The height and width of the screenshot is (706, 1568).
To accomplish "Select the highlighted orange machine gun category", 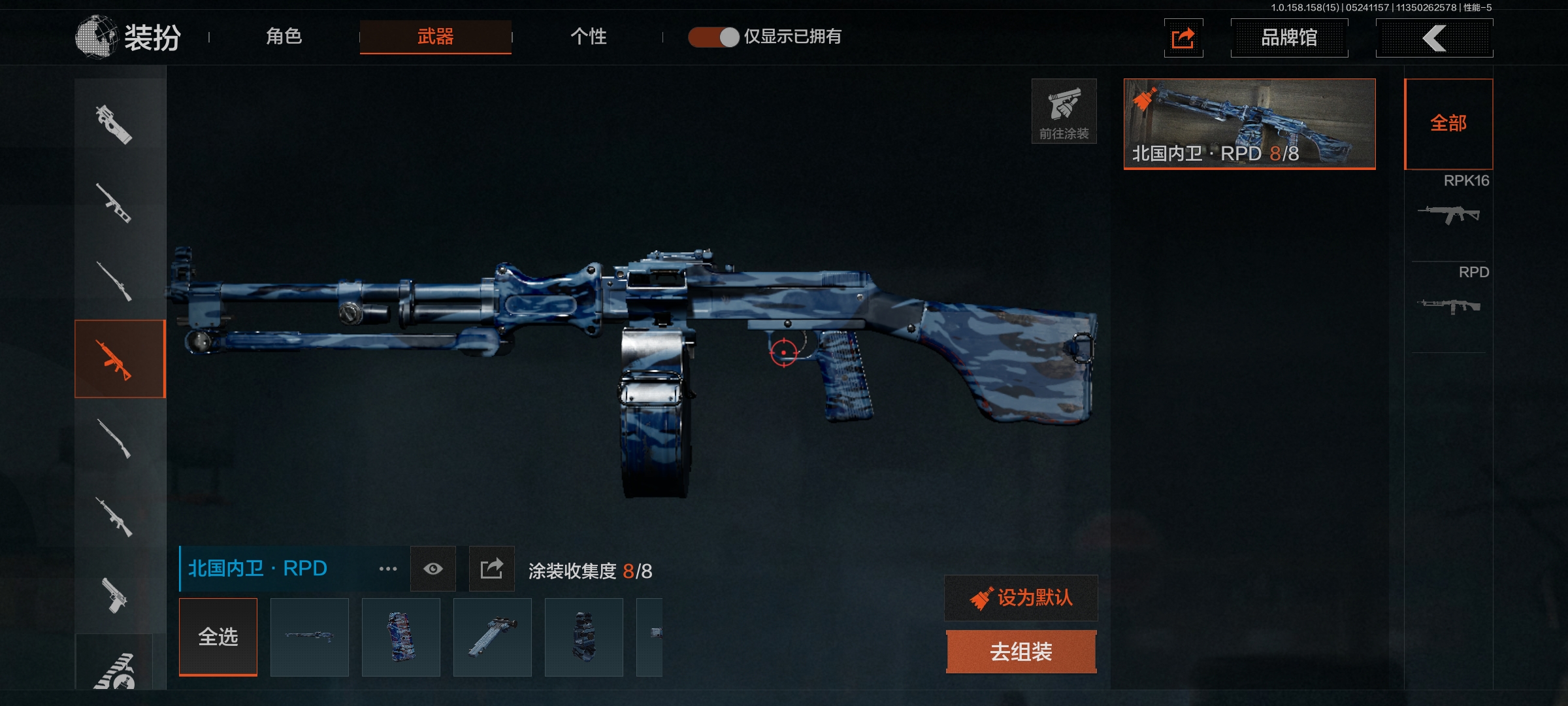I will pos(120,359).
